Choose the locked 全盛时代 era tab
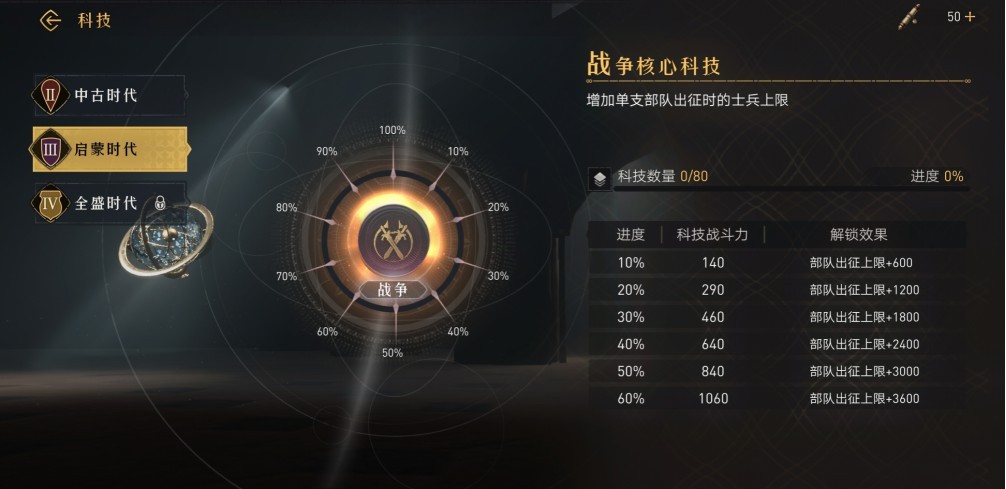Image resolution: width=1006 pixels, height=489 pixels. pos(108,203)
